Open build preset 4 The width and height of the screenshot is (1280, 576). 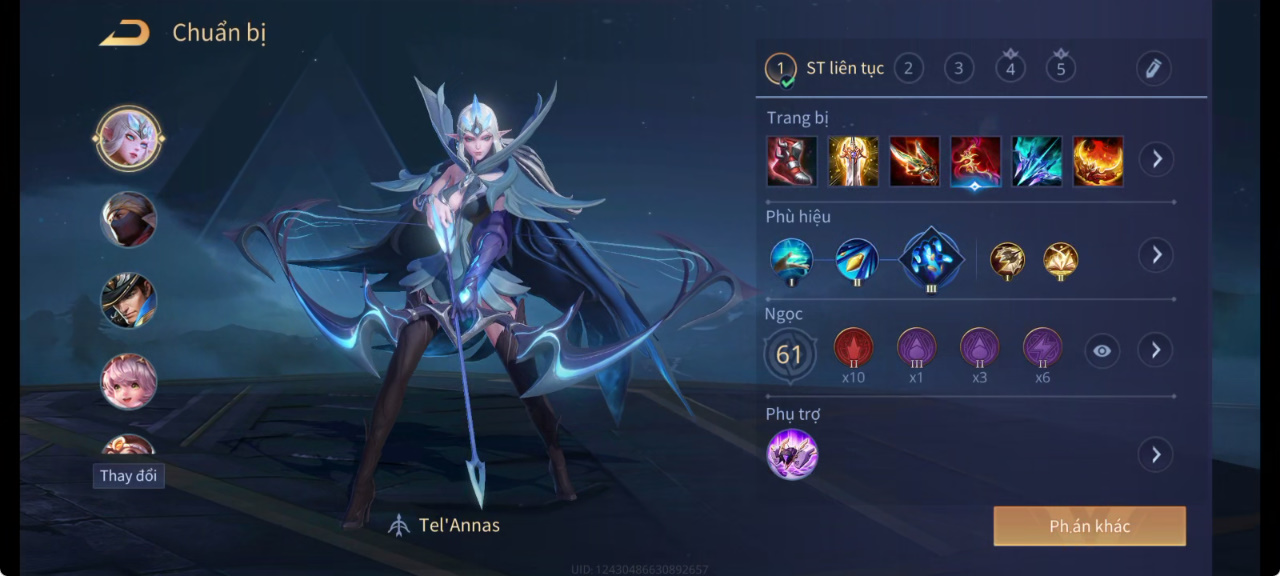tap(1010, 68)
